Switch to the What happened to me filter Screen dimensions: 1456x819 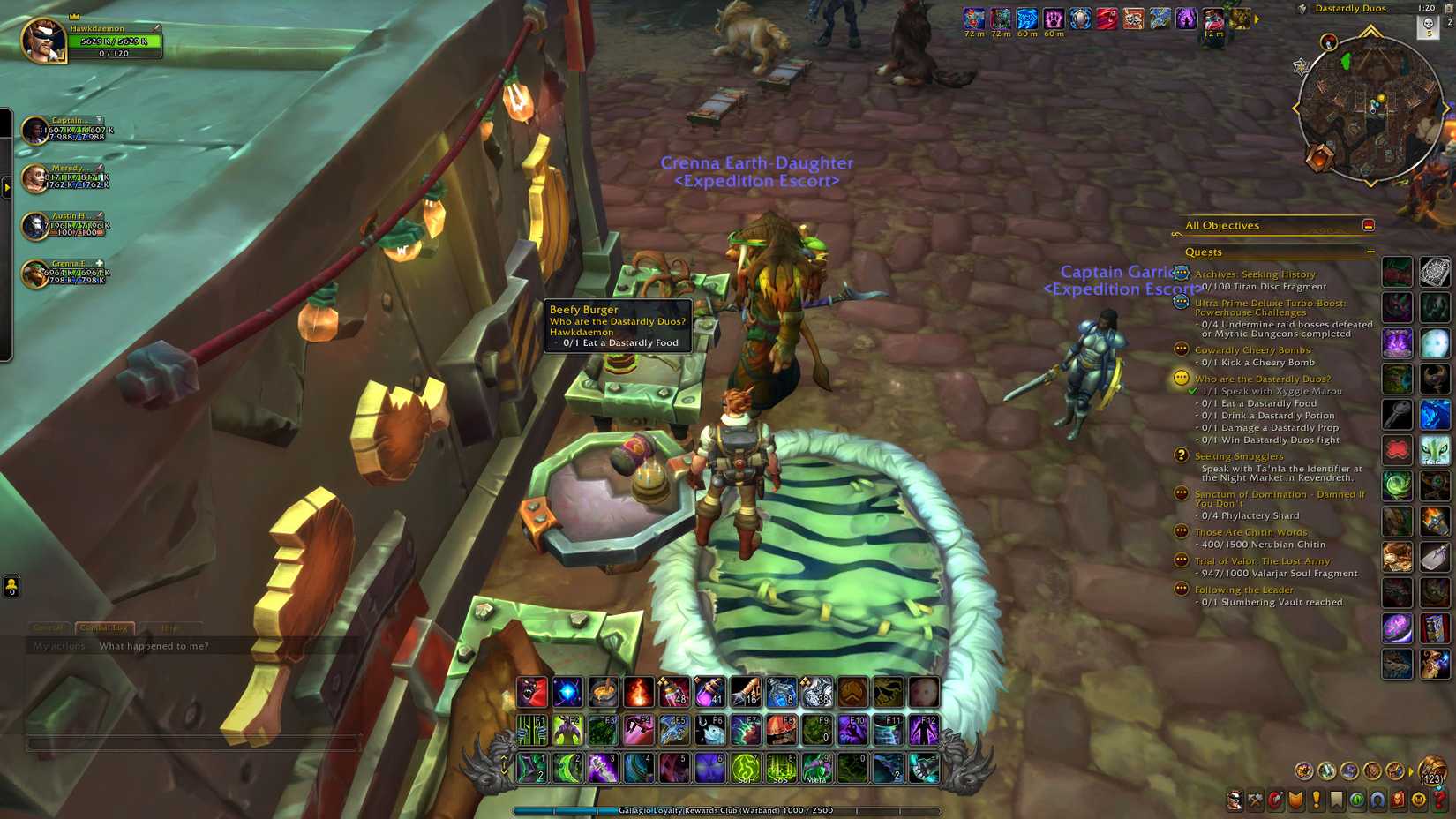coord(154,645)
